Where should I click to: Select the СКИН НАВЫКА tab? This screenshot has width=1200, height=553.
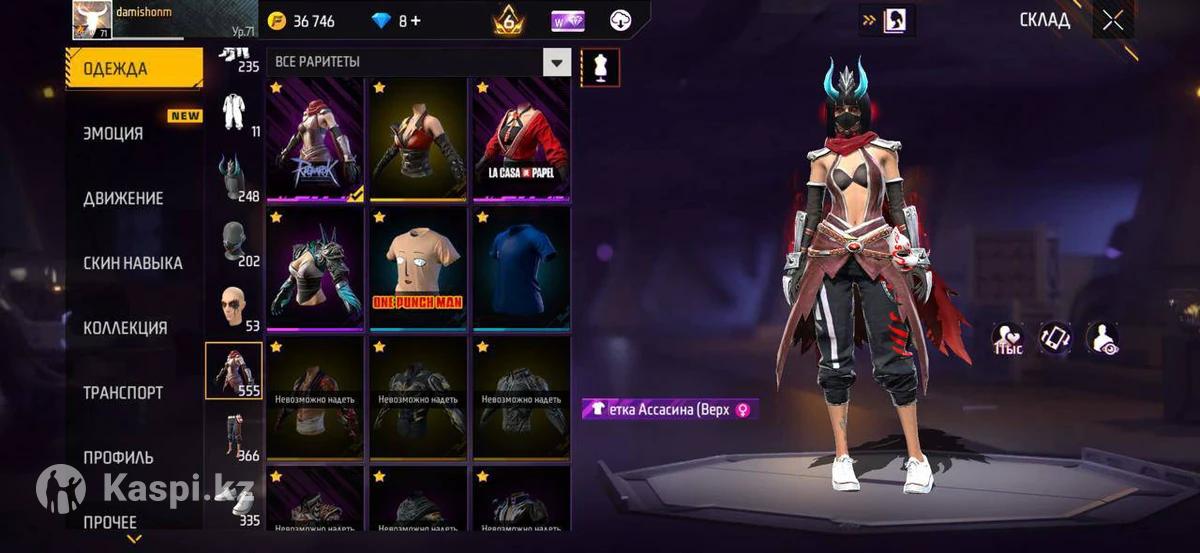point(133,263)
